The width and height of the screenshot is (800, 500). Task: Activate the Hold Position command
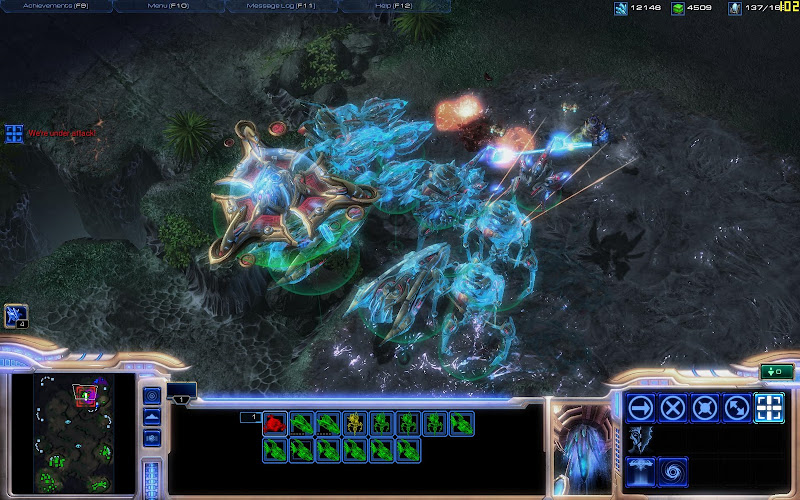[705, 407]
